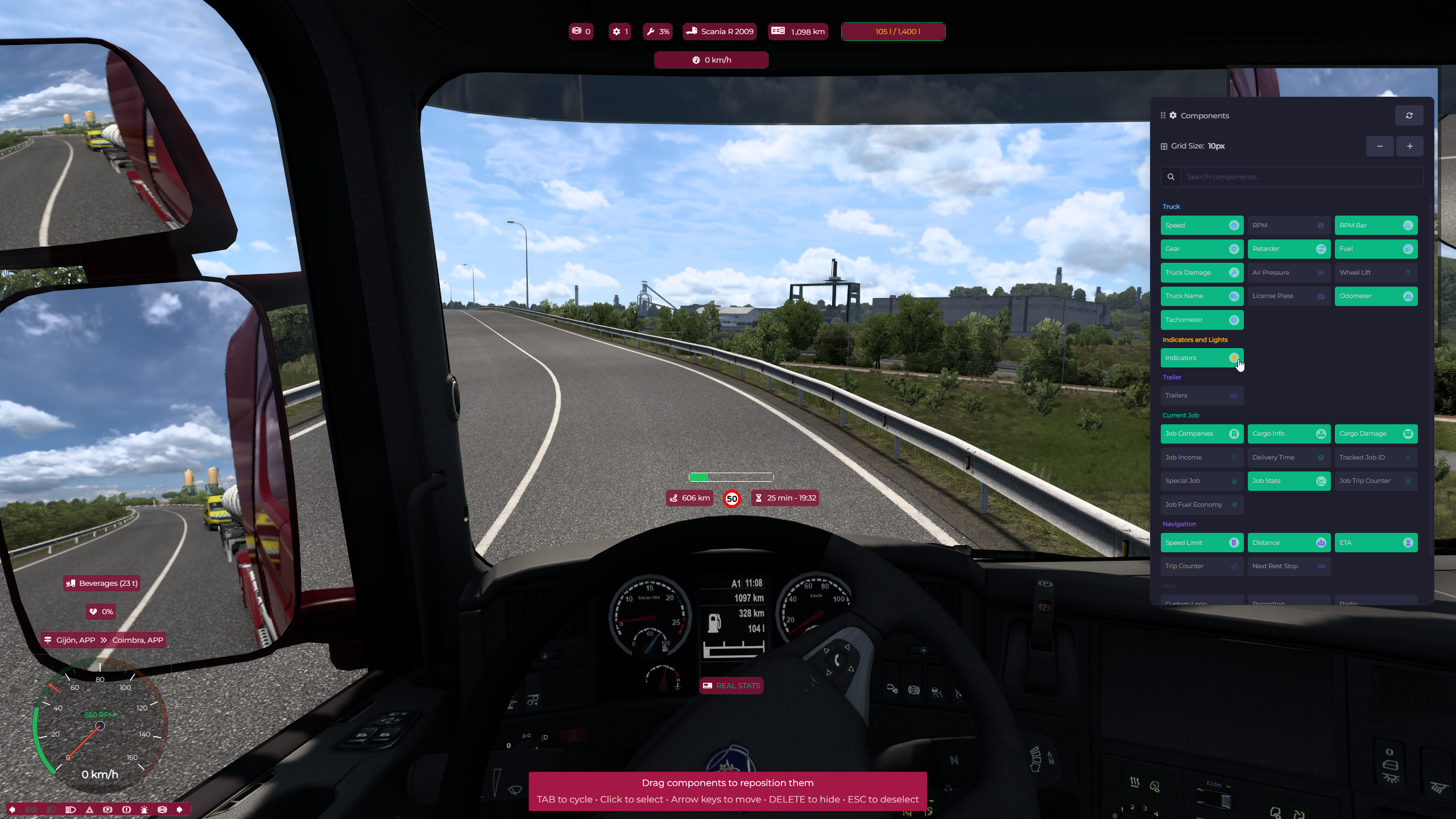
Task: Enable the License Plate component
Action: [x=1288, y=296]
